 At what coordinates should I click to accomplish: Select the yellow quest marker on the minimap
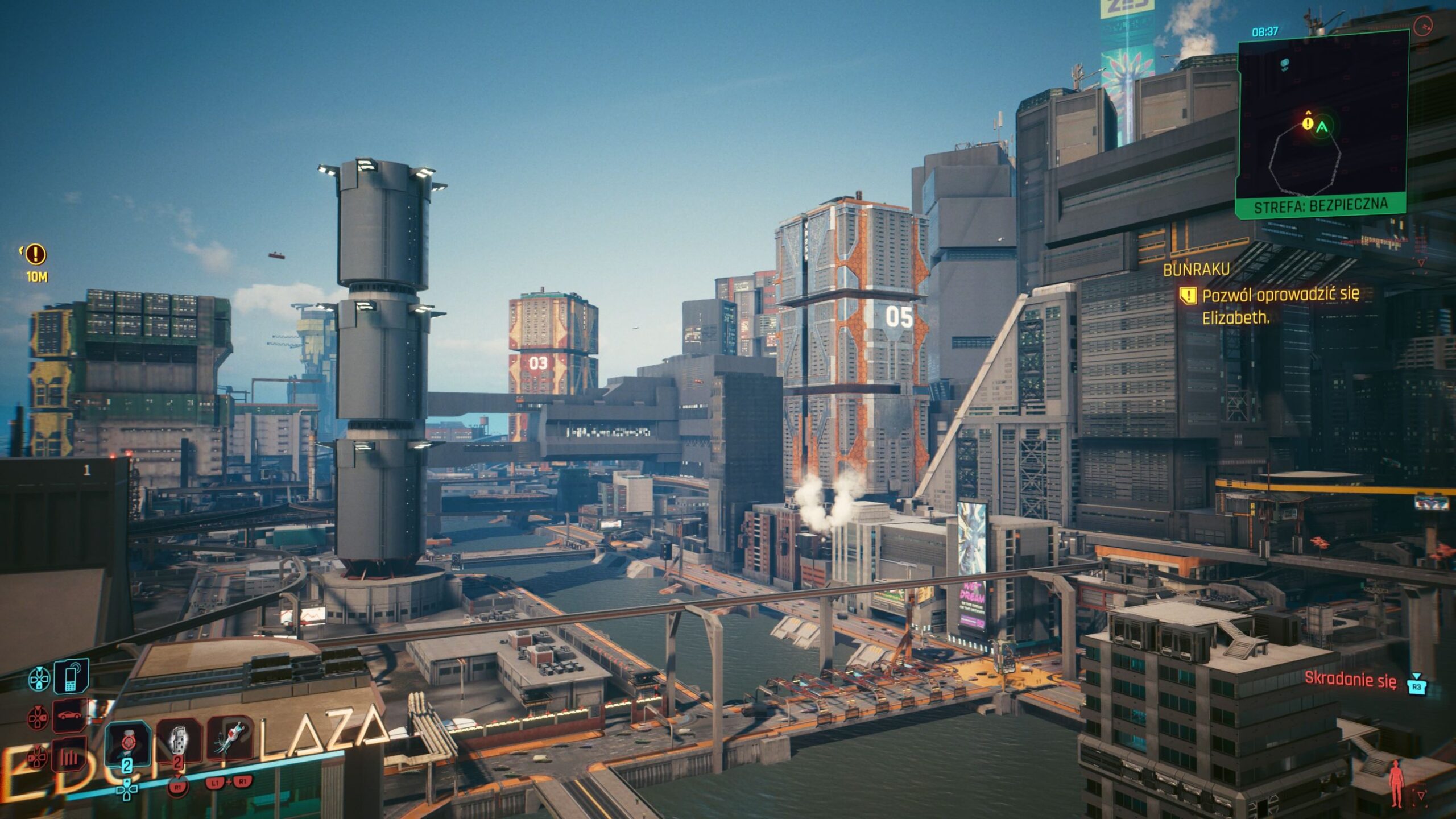click(x=1308, y=122)
